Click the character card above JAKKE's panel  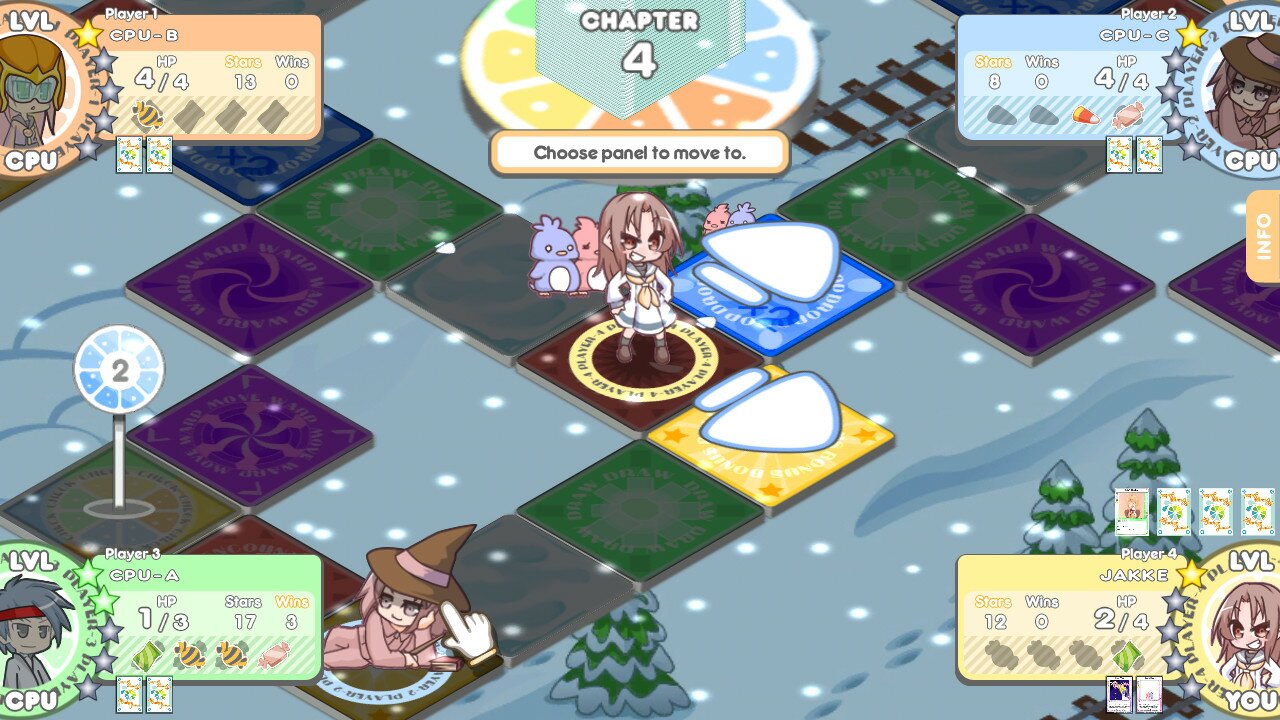tap(1133, 513)
